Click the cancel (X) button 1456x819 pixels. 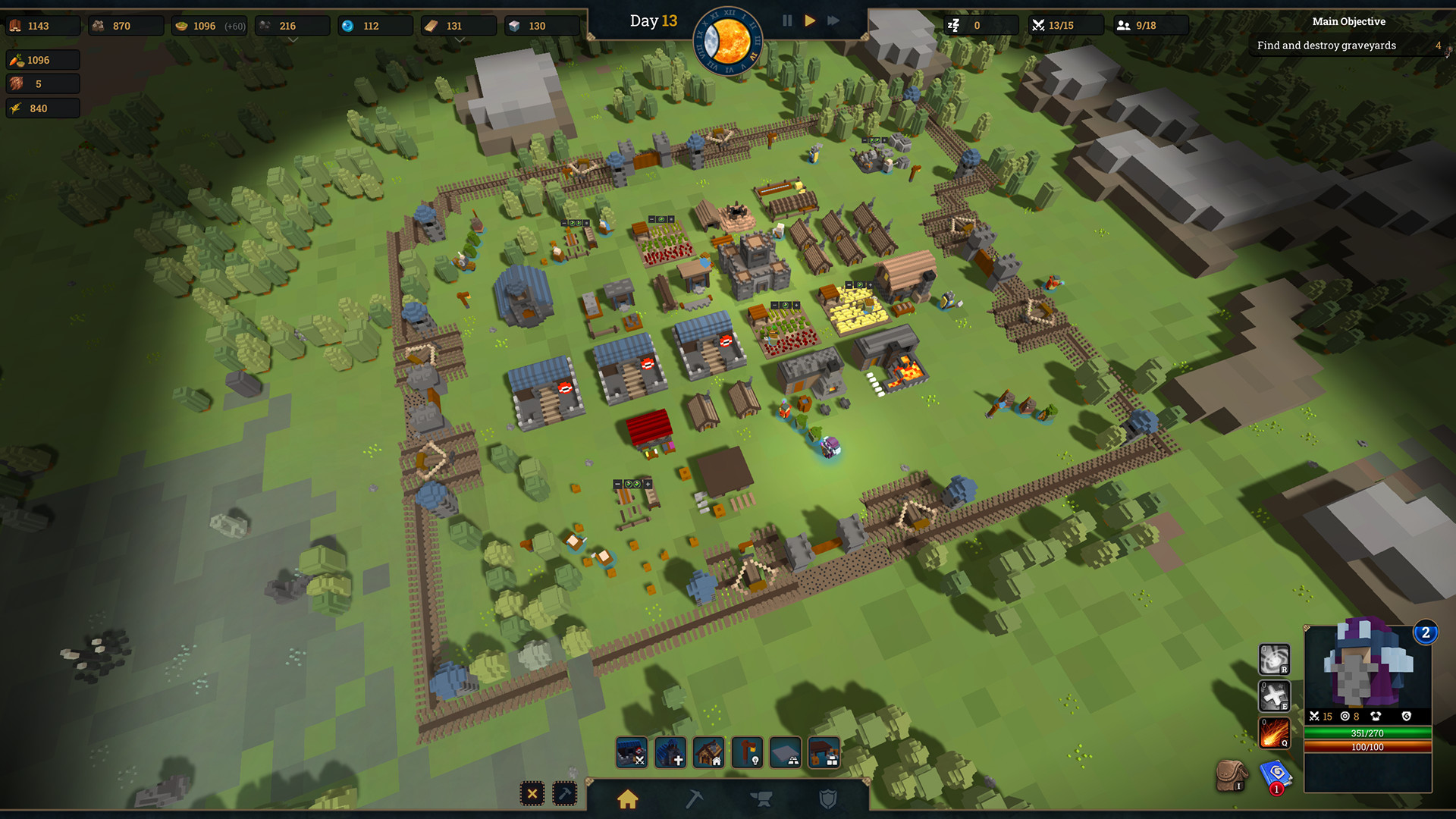pyautogui.click(x=533, y=793)
